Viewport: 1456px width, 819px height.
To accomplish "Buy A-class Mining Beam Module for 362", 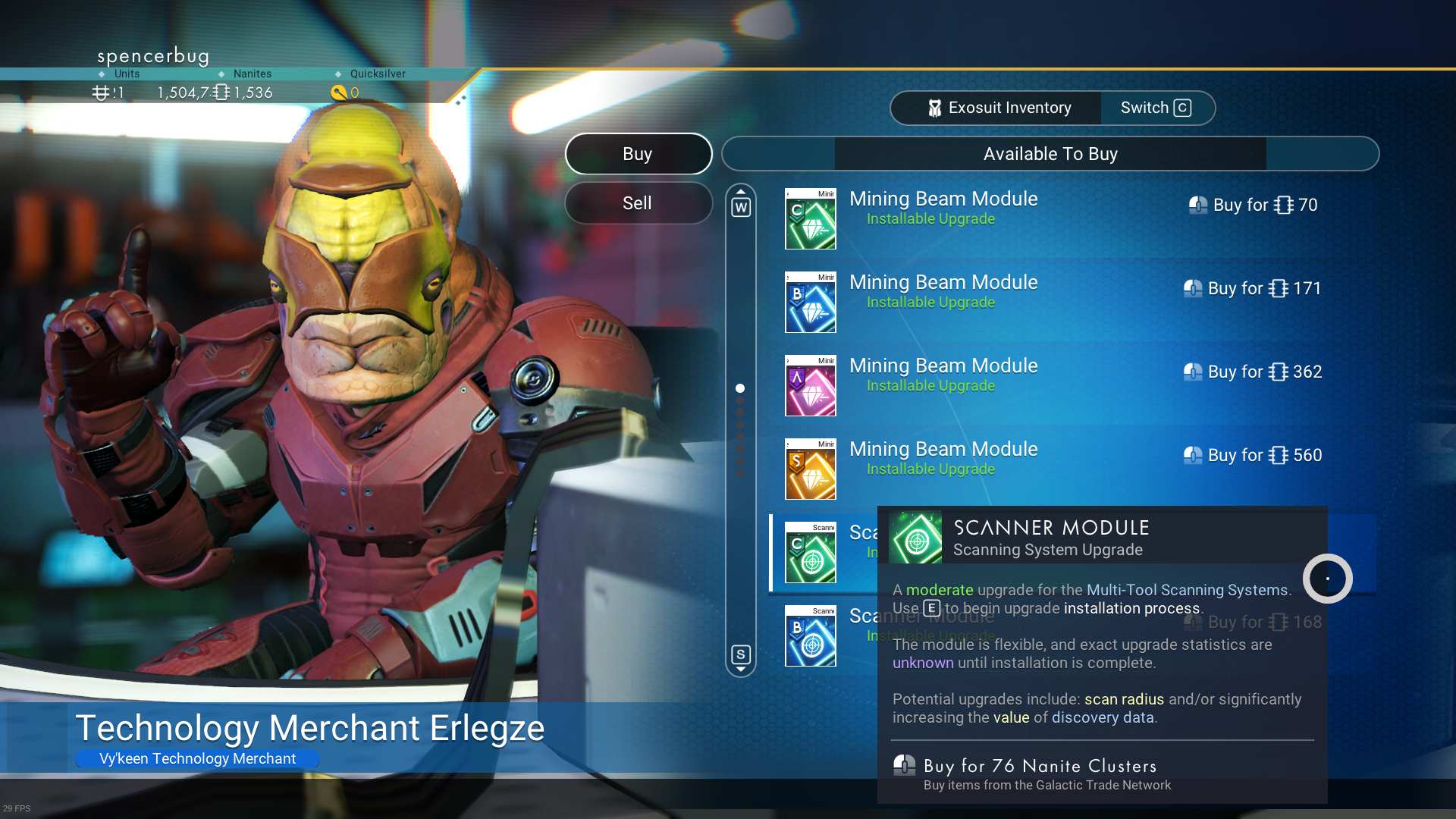I will pyautogui.click(x=1253, y=372).
